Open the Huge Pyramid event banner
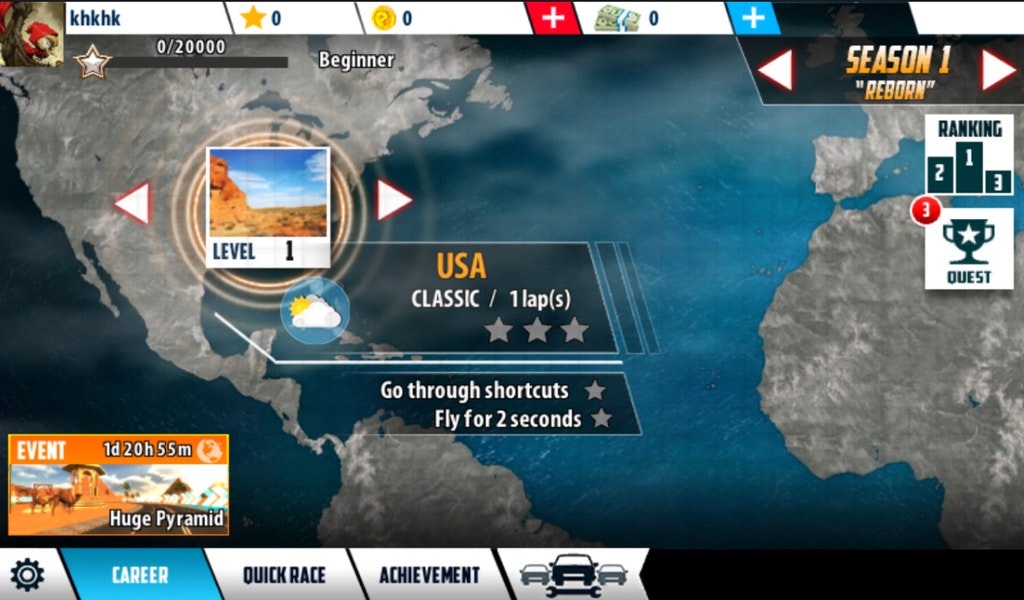Screen dimensions: 1024x600 point(118,485)
